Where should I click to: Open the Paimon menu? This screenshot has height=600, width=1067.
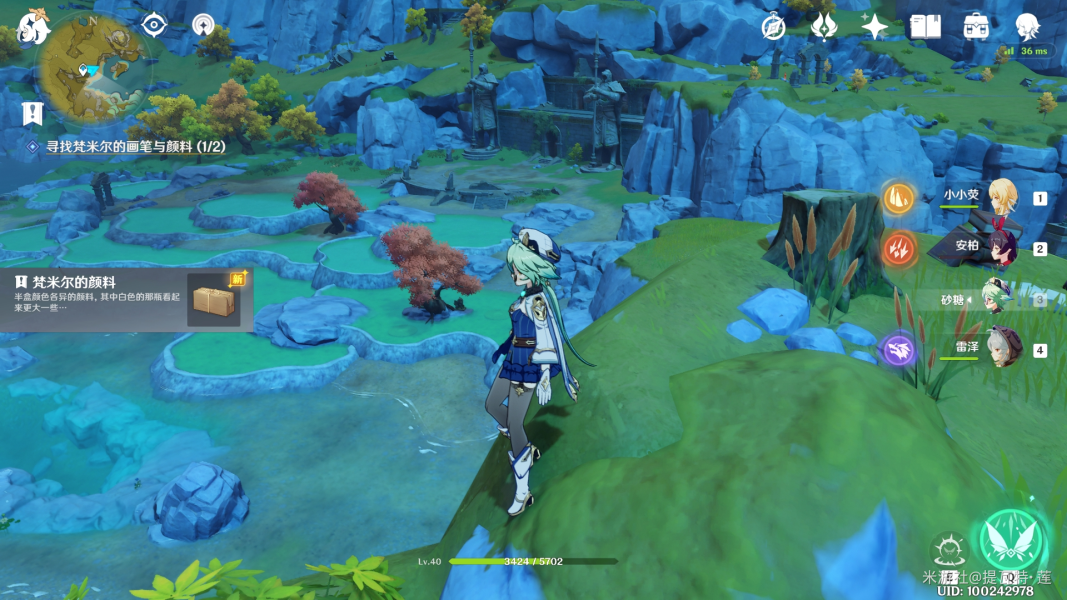coord(33,26)
